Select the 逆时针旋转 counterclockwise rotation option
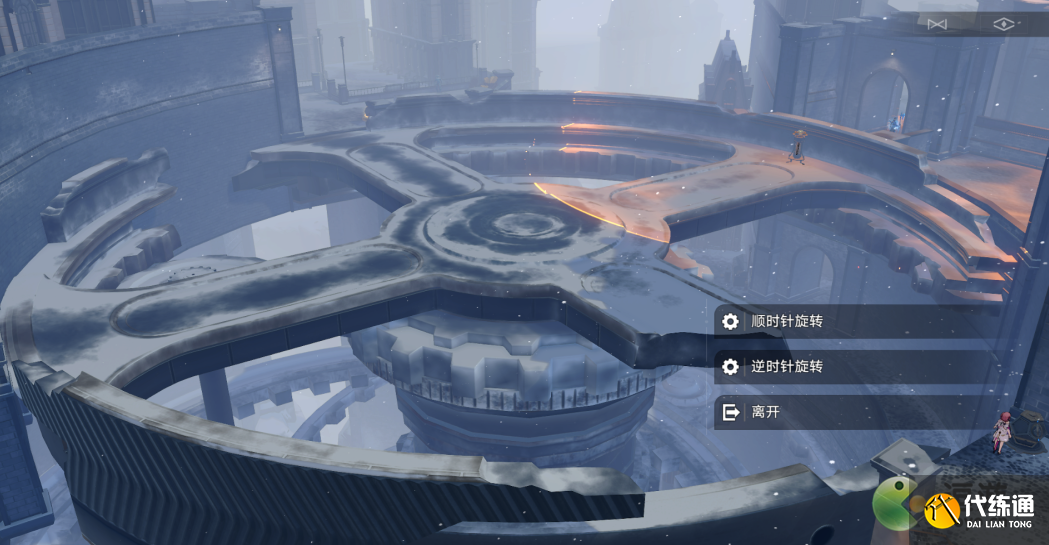 coord(787,366)
